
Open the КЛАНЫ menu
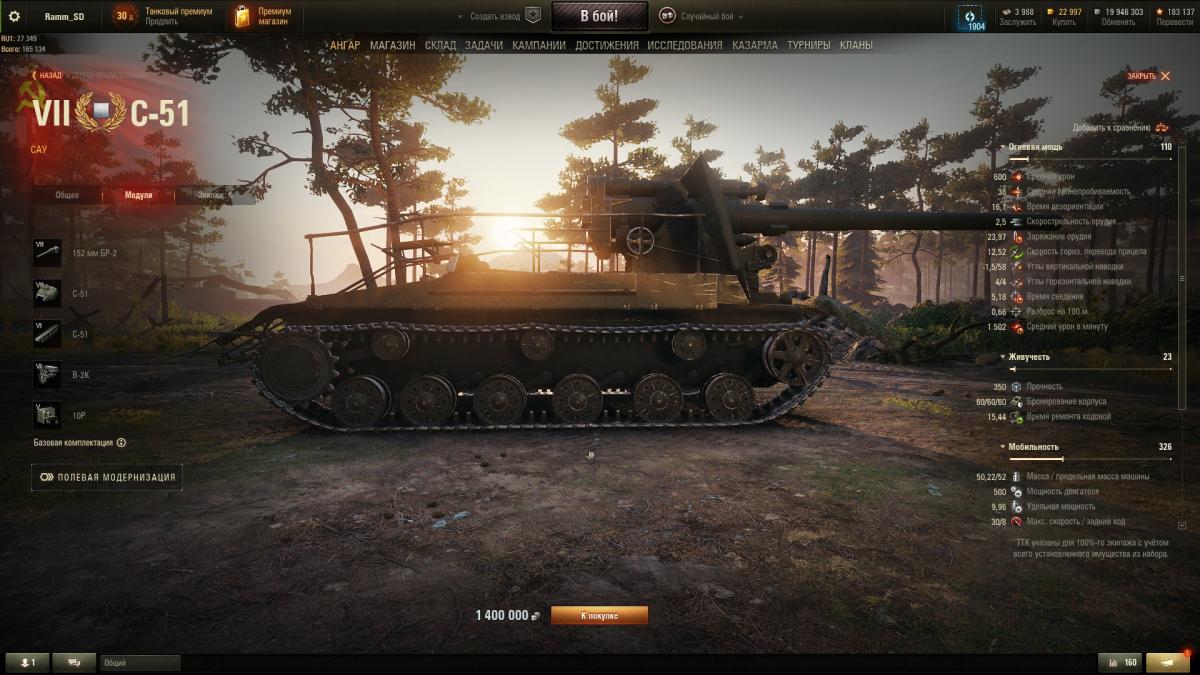(x=856, y=45)
